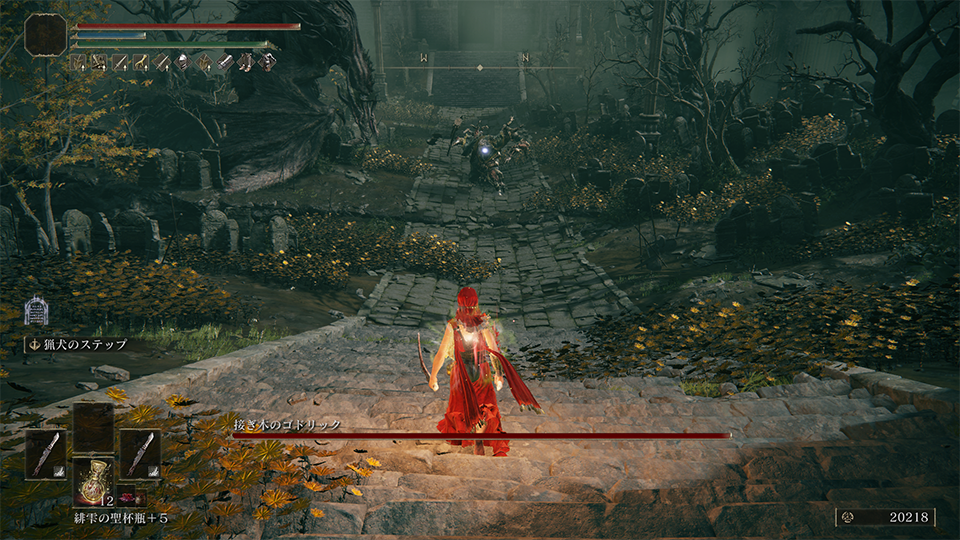Screen dimensions: 960x540
Task: Click the white gate-shaped icon
Action: (37, 310)
